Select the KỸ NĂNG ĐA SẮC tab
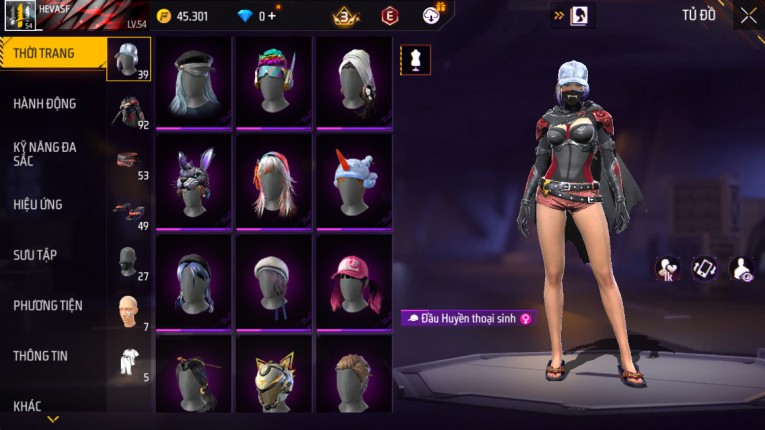 pyautogui.click(x=45, y=154)
